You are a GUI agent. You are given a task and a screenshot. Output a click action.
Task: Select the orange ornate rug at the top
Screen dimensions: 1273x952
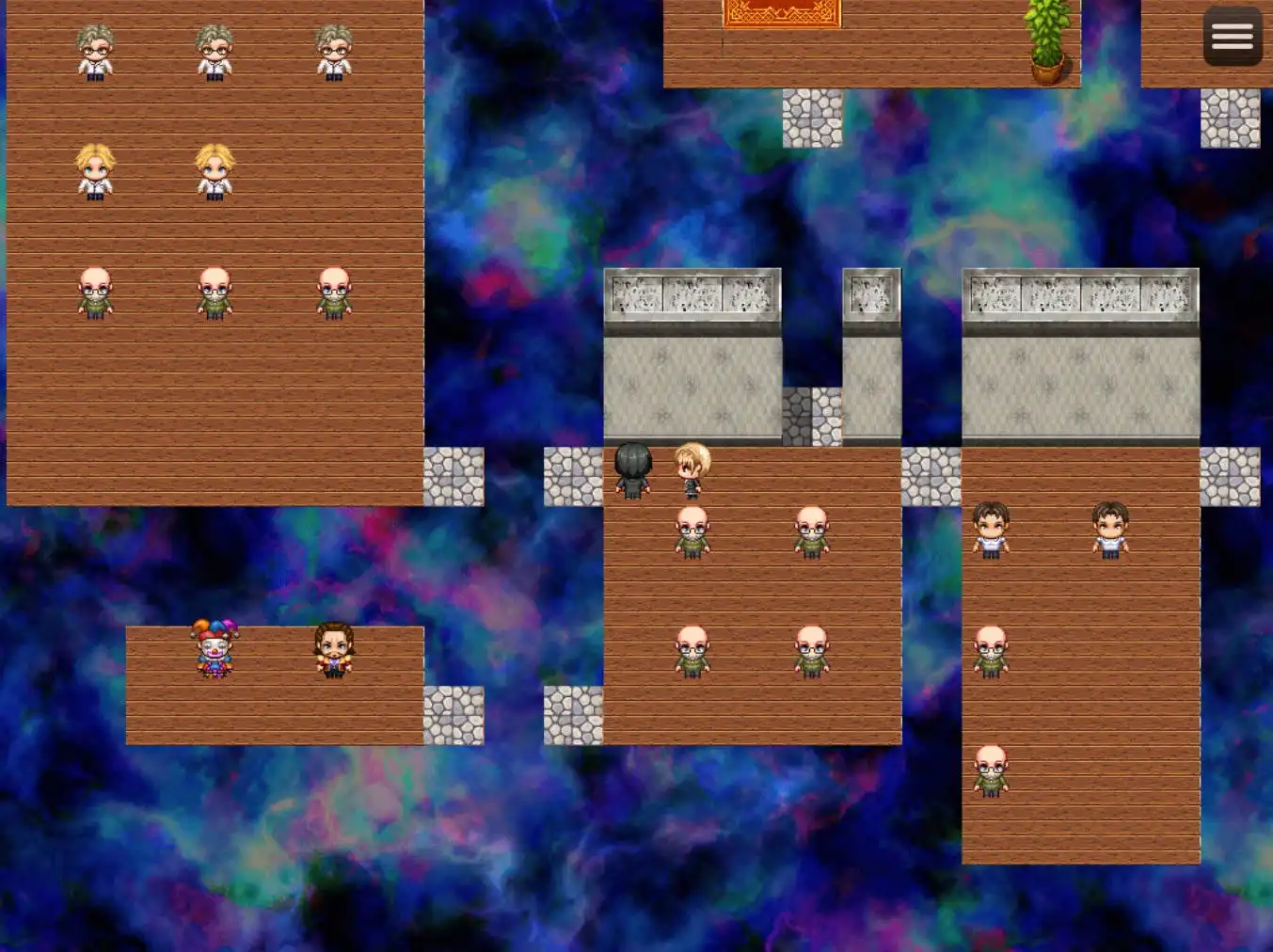point(780,13)
